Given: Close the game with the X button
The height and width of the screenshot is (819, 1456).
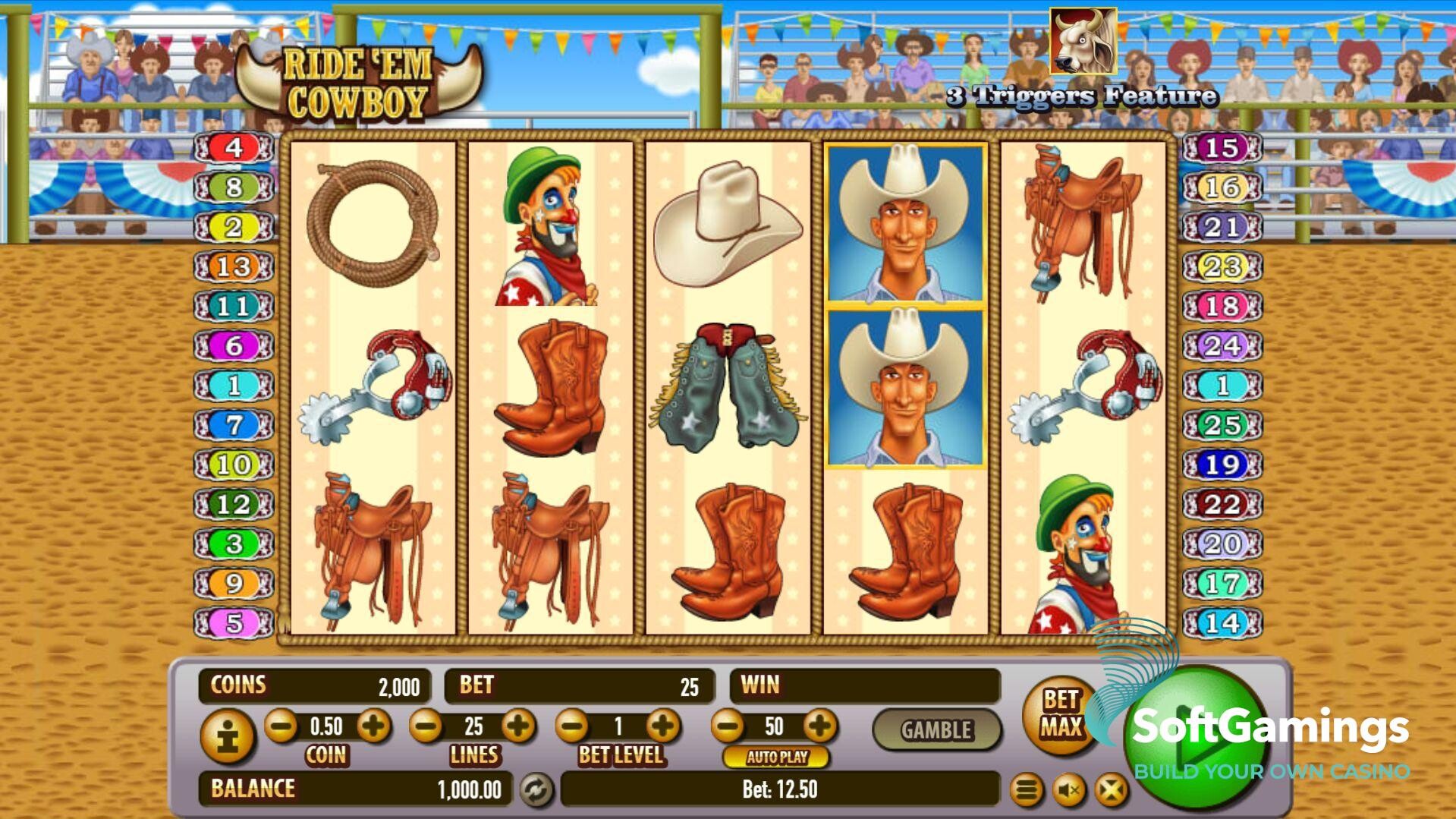Looking at the screenshot, I should pyautogui.click(x=1111, y=791).
